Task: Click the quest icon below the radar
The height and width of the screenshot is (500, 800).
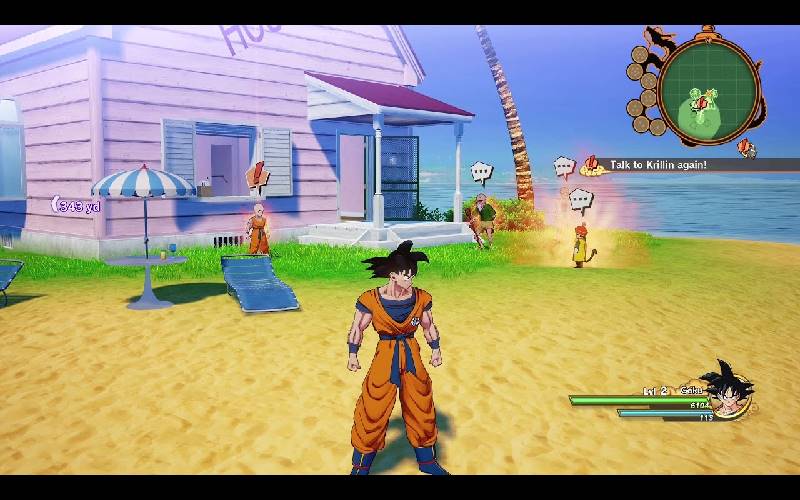Action: [x=746, y=148]
